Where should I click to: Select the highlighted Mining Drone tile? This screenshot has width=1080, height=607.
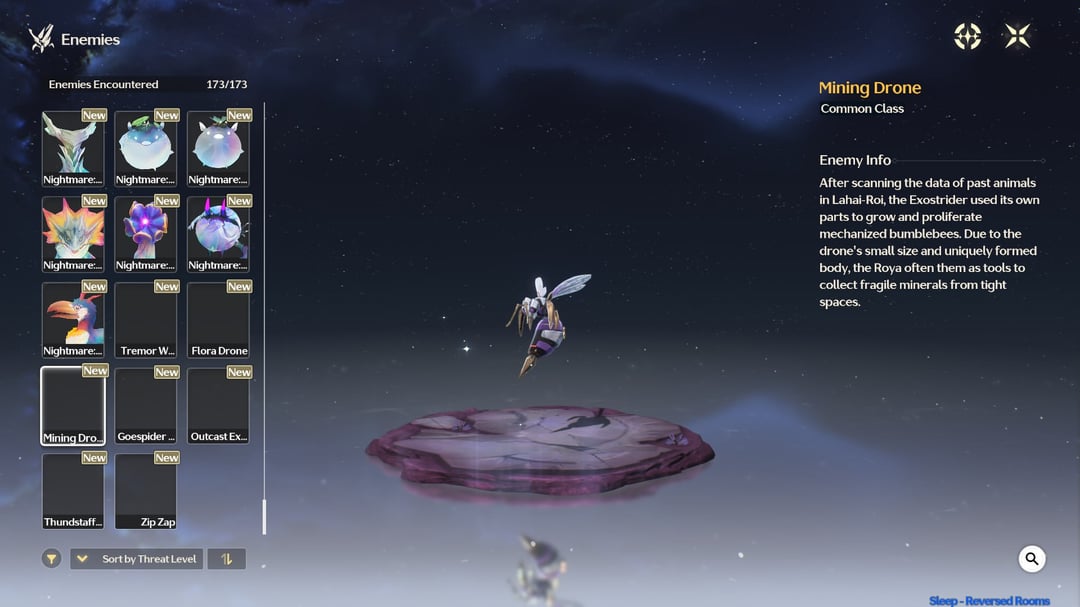click(x=73, y=405)
